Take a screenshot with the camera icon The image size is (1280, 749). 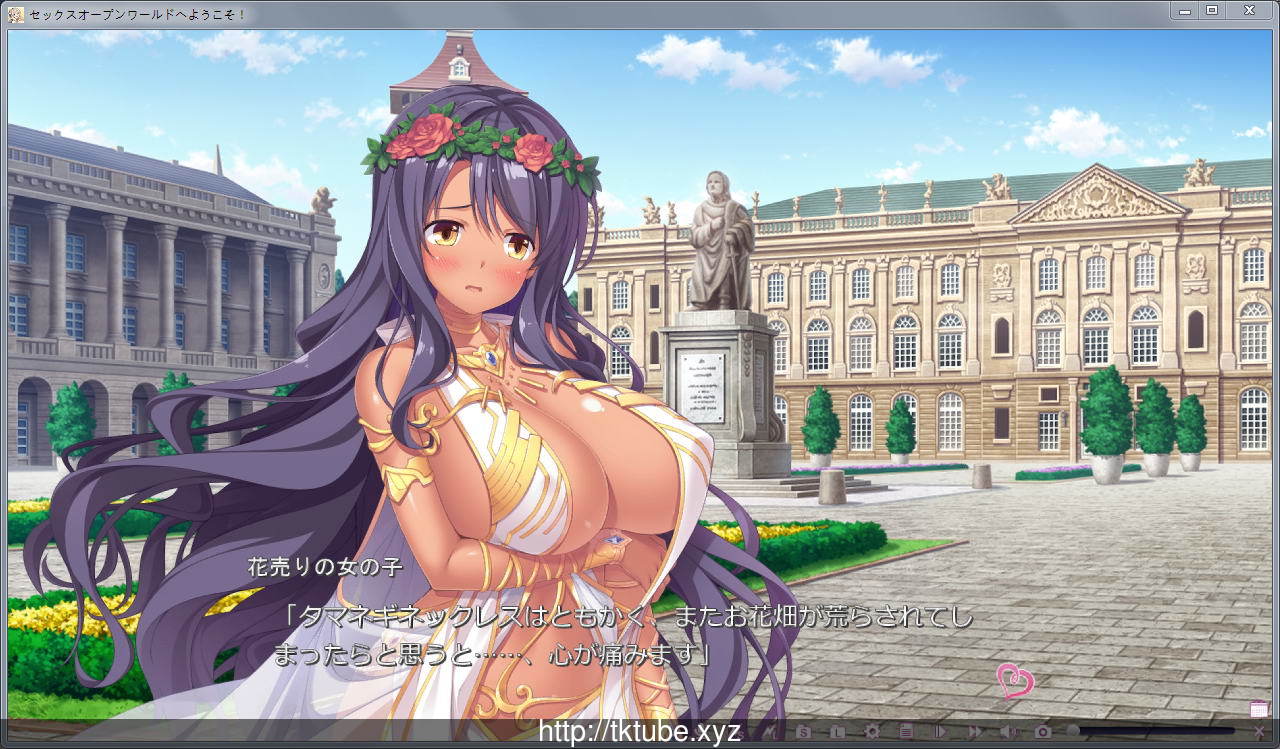[x=1043, y=732]
